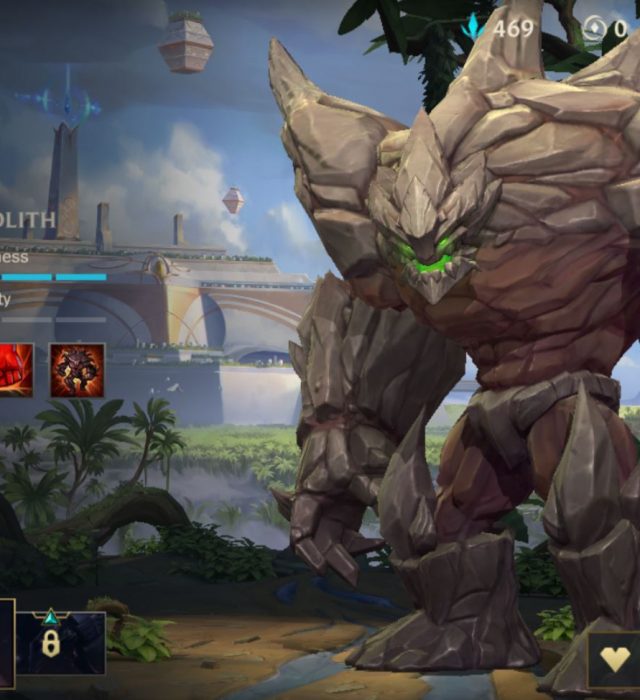The image size is (640, 700).
Task: Open the blue mote currency showing 469
Action: pyautogui.click(x=500, y=28)
